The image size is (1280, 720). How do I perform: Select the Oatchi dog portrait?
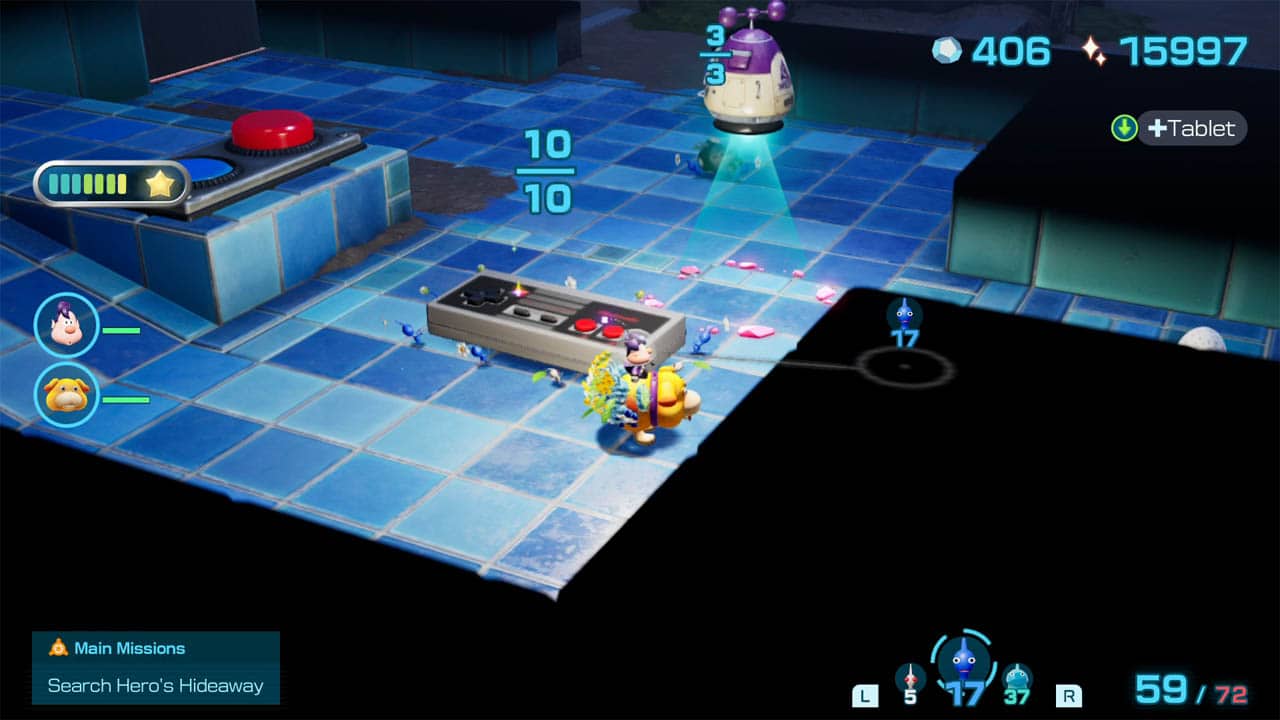point(66,395)
